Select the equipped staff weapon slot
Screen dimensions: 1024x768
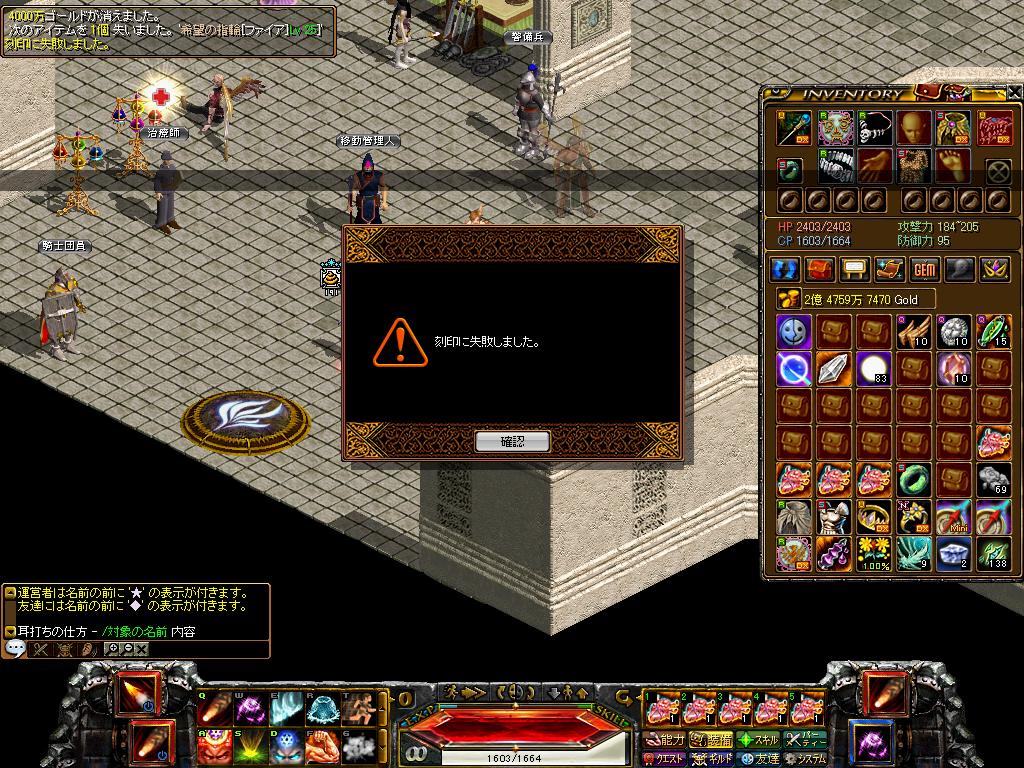[793, 127]
